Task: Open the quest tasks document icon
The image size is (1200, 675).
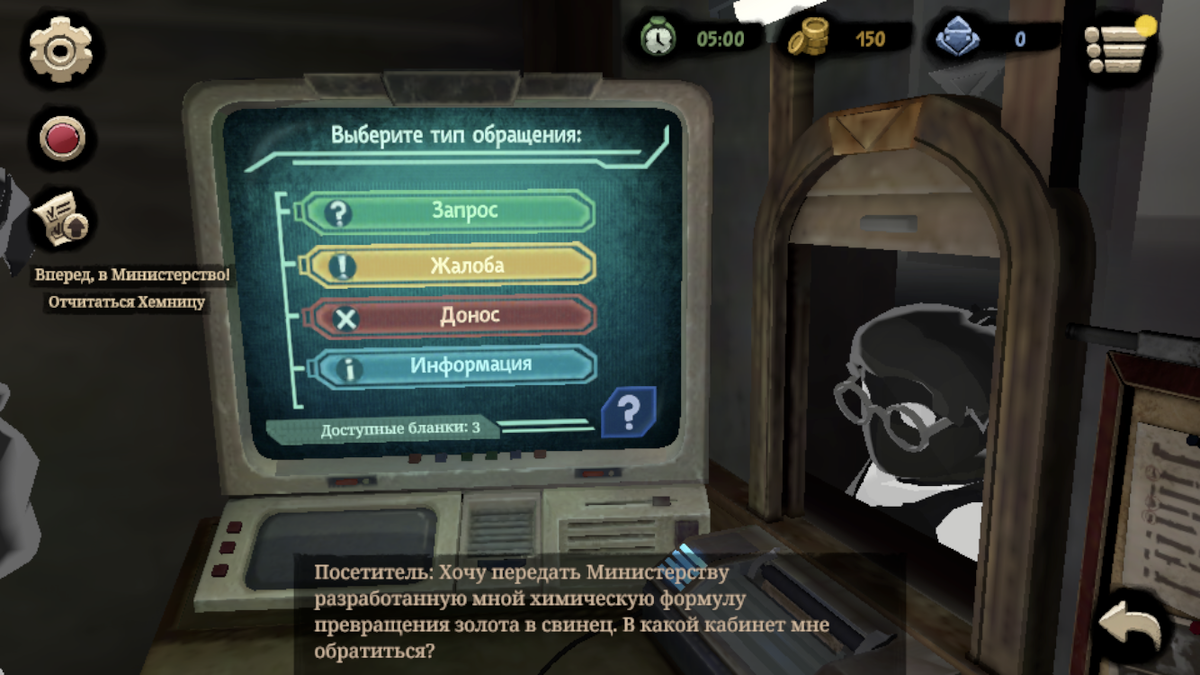Action: (61, 219)
